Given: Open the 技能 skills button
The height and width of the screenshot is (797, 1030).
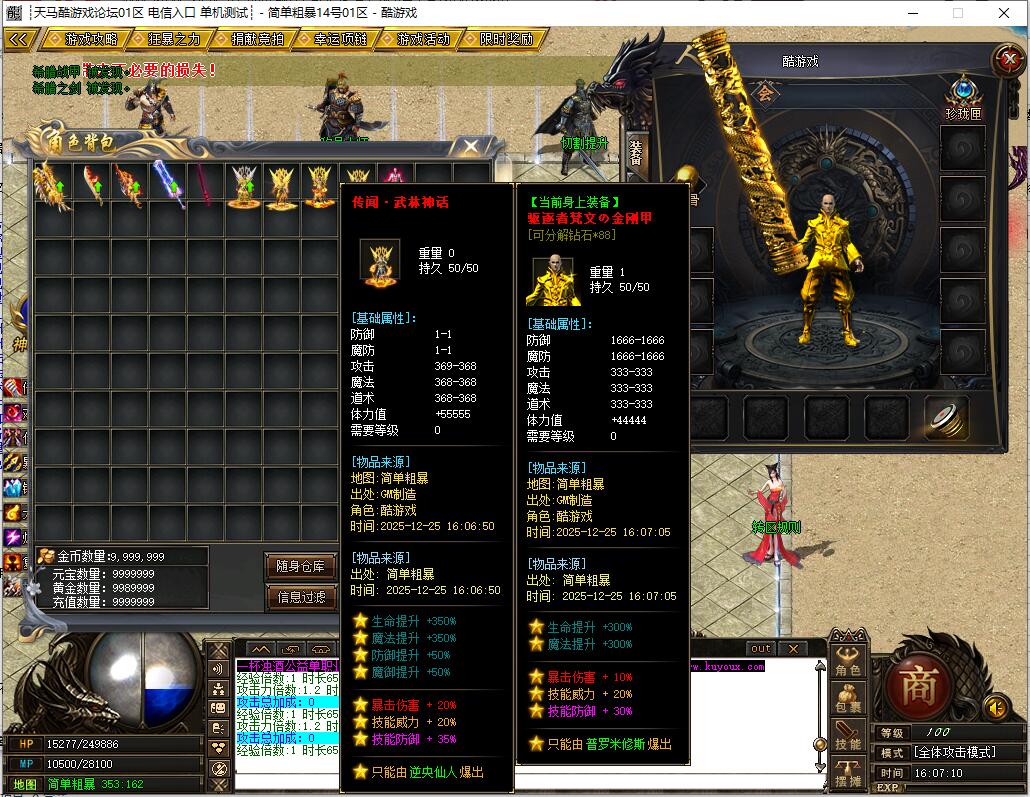Looking at the screenshot, I should (848, 736).
